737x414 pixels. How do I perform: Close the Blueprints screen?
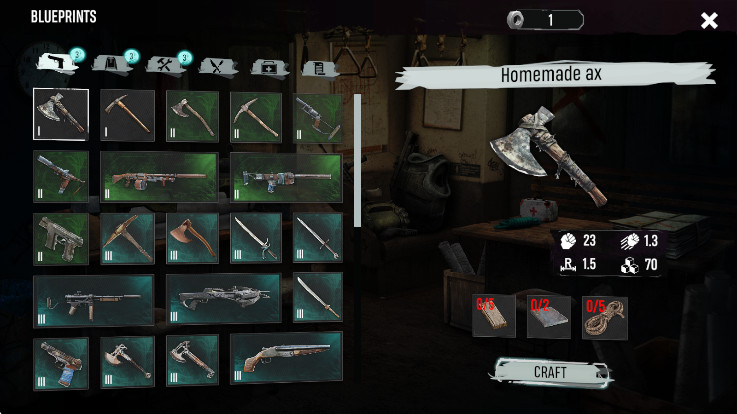709,20
